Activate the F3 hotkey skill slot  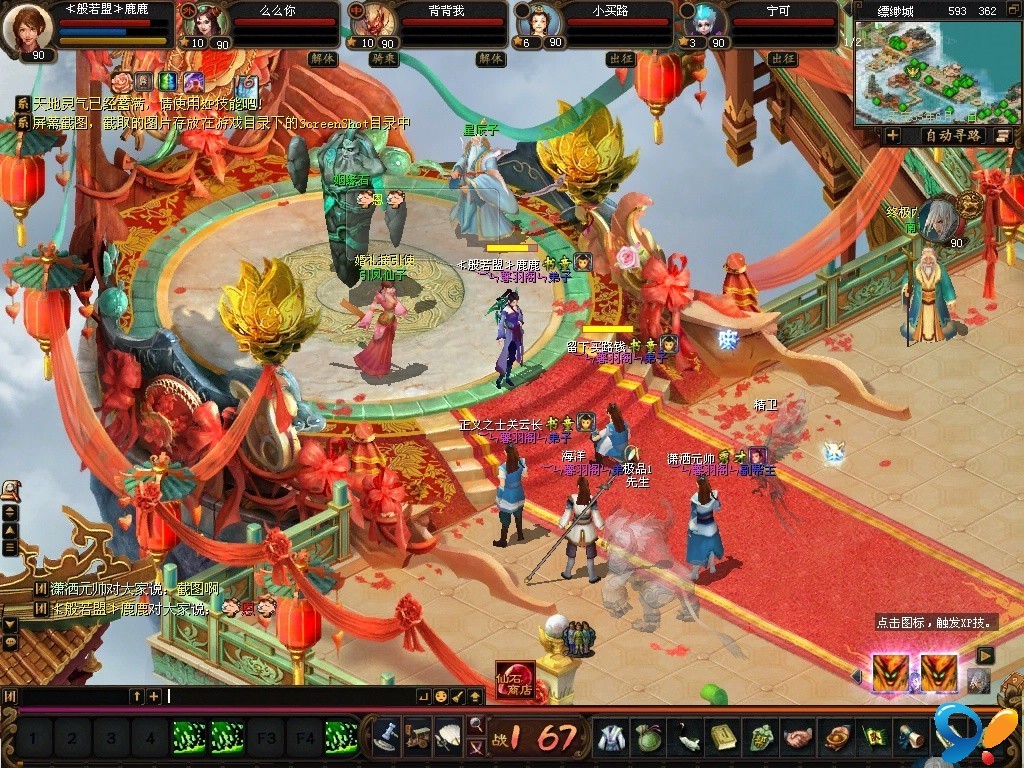[266, 740]
